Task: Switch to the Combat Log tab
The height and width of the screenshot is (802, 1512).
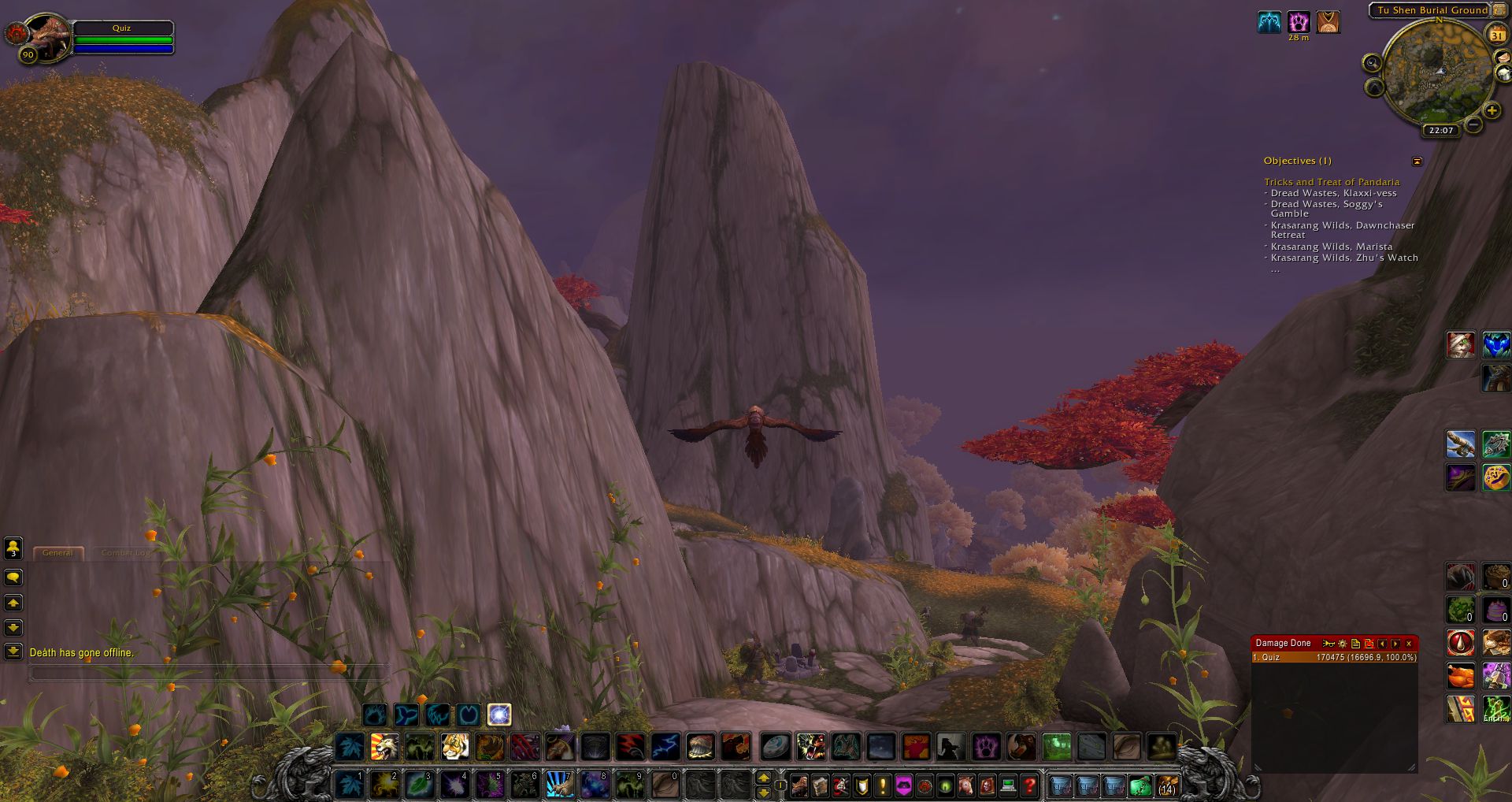Action: coord(124,553)
